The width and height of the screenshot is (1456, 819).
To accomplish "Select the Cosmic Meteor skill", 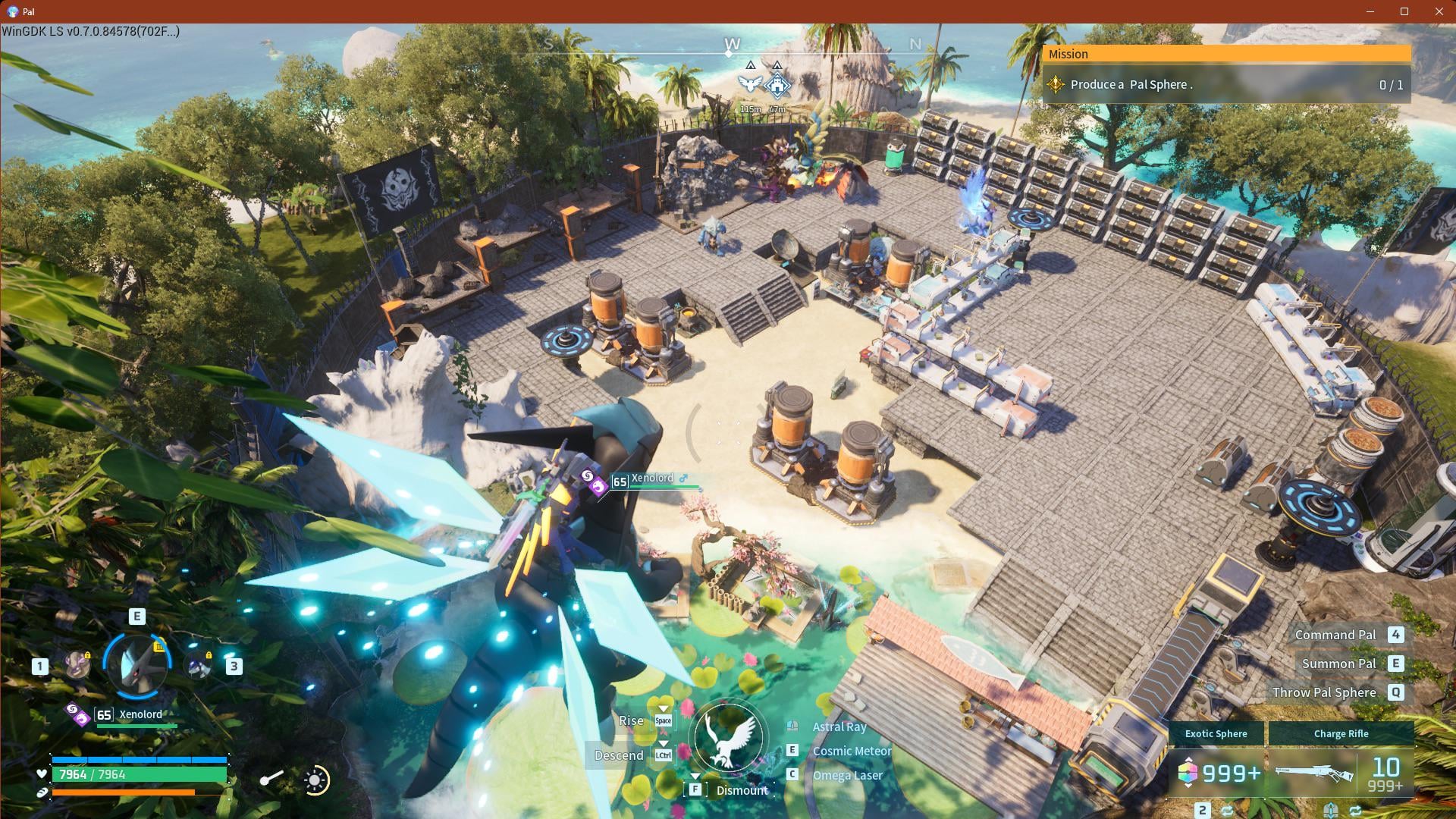I will click(x=851, y=751).
